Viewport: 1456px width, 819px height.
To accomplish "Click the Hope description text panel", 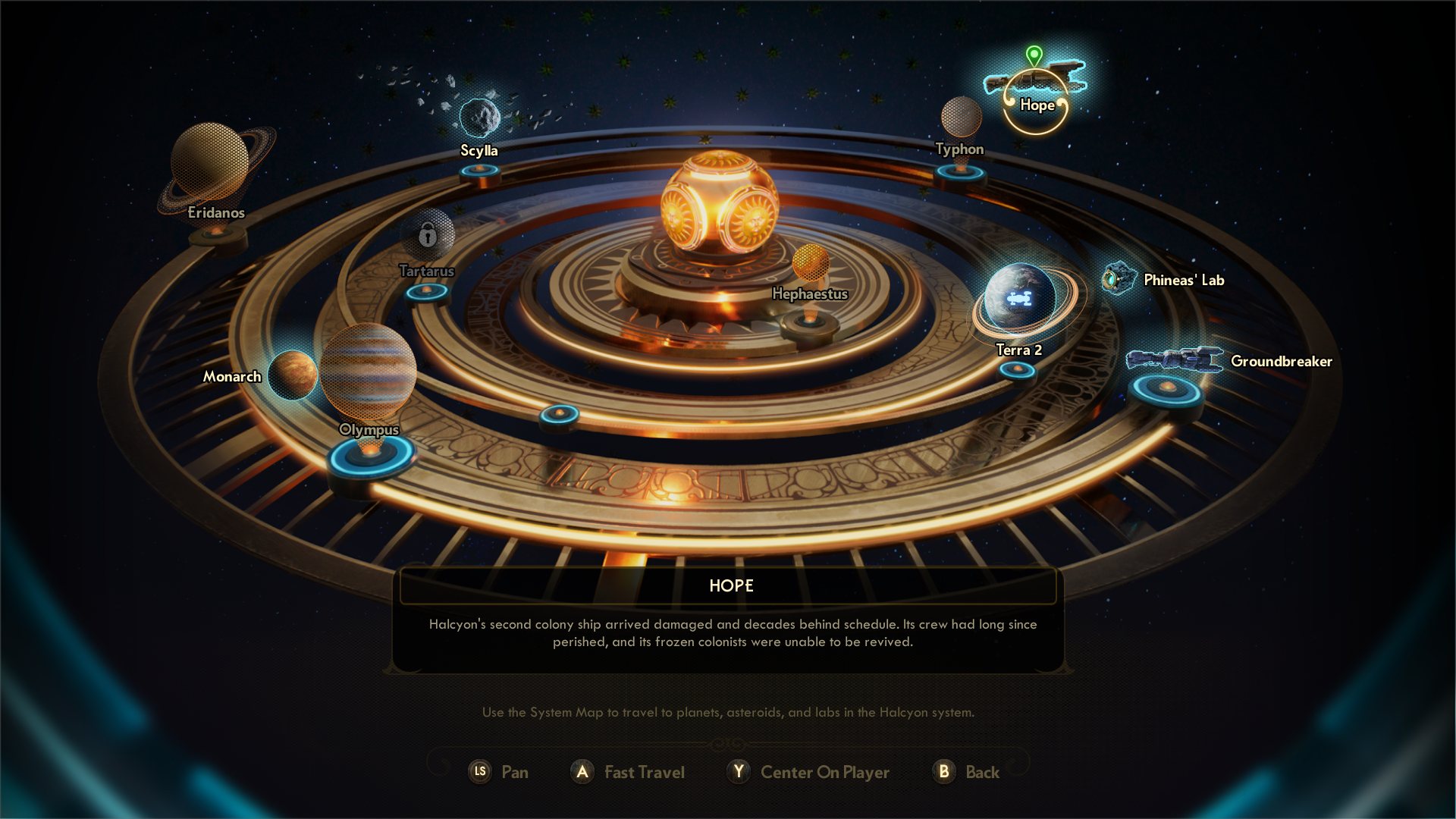I will tap(728, 633).
